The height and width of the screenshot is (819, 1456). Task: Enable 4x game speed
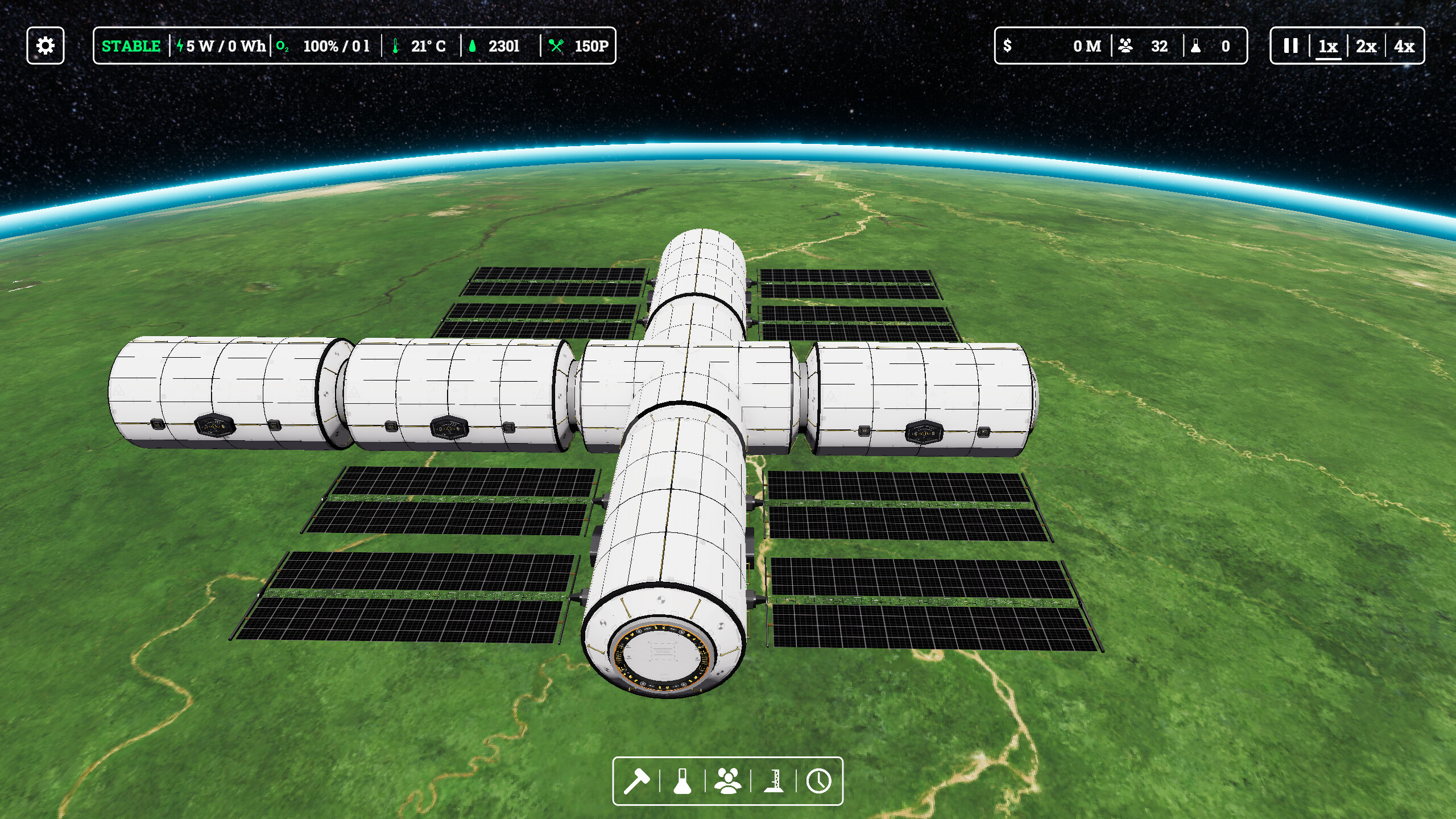(x=1404, y=47)
